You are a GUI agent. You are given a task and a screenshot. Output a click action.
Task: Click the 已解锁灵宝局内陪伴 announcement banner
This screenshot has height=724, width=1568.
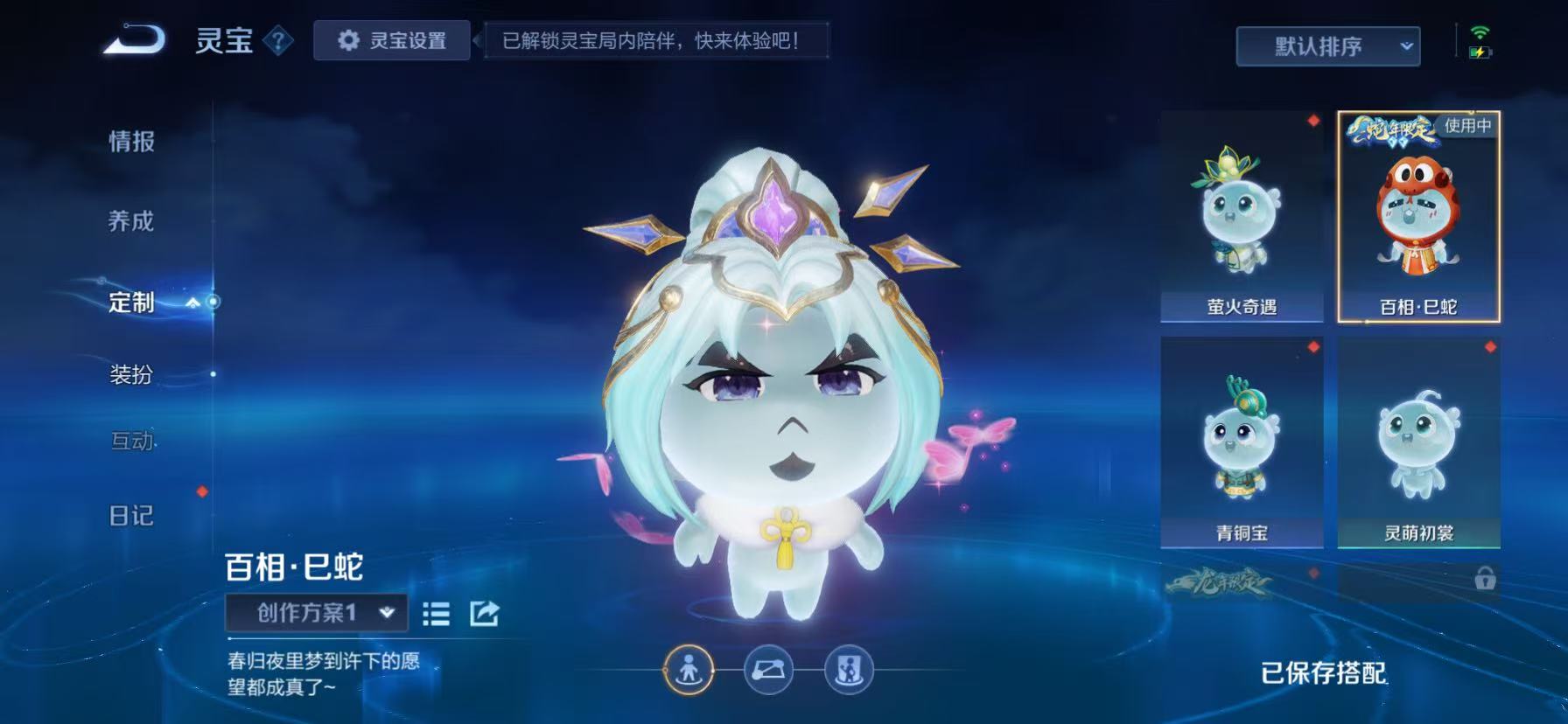[x=656, y=38]
